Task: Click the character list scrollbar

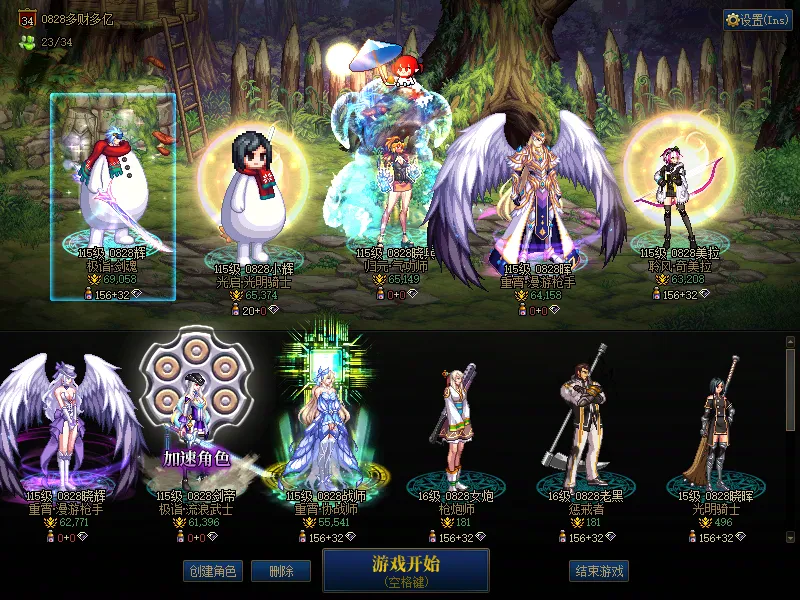Action: pyautogui.click(x=791, y=390)
